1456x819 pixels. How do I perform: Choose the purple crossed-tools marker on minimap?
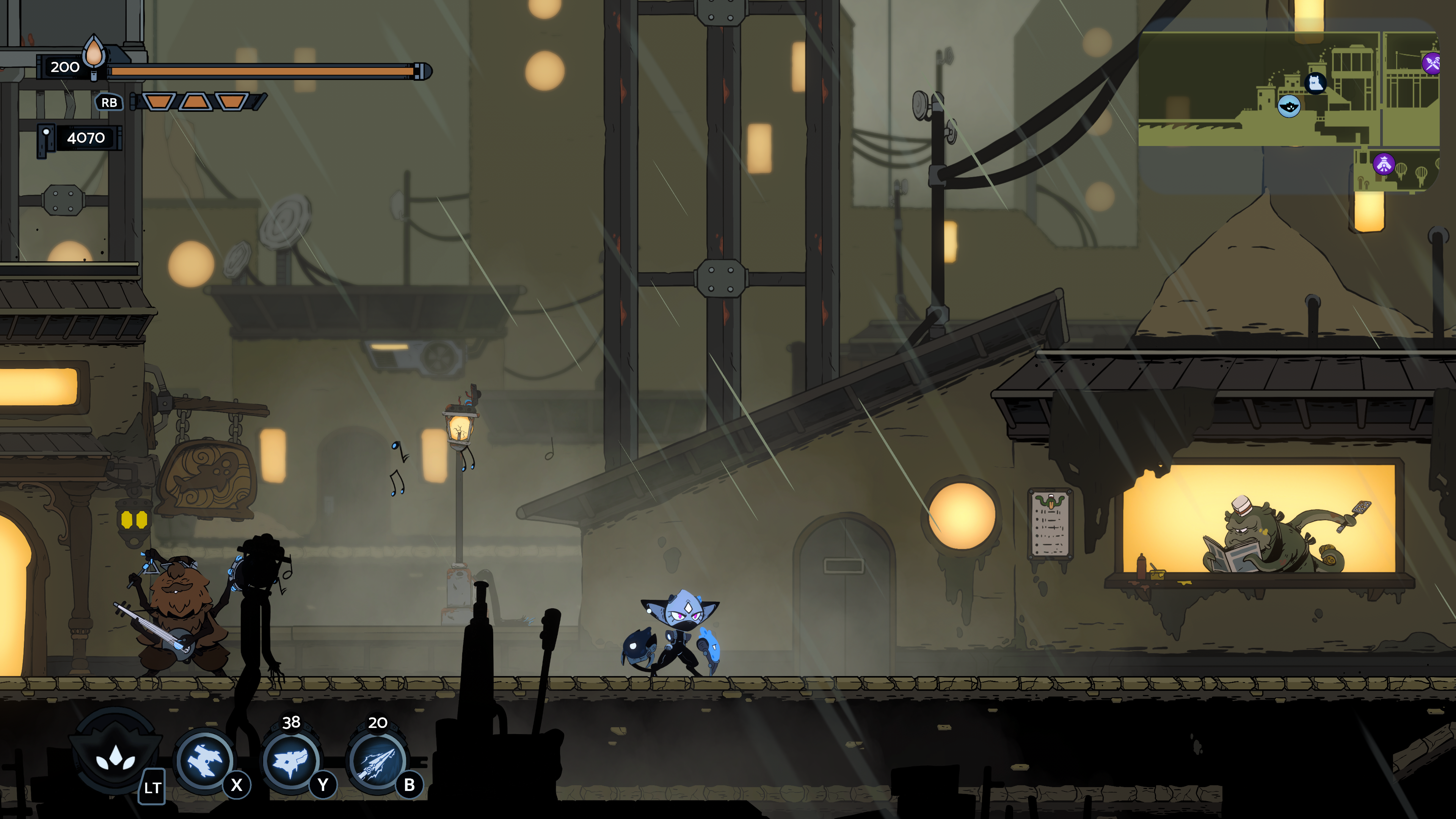(x=1432, y=63)
